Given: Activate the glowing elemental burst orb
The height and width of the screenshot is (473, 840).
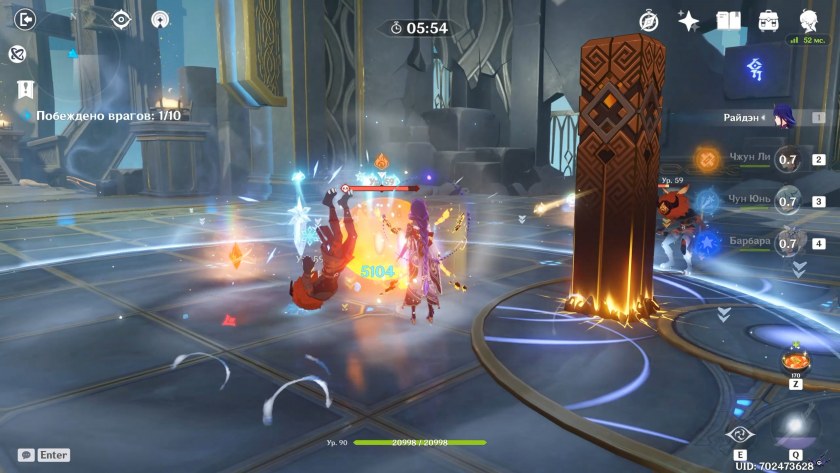Looking at the screenshot, I should click(x=796, y=428).
